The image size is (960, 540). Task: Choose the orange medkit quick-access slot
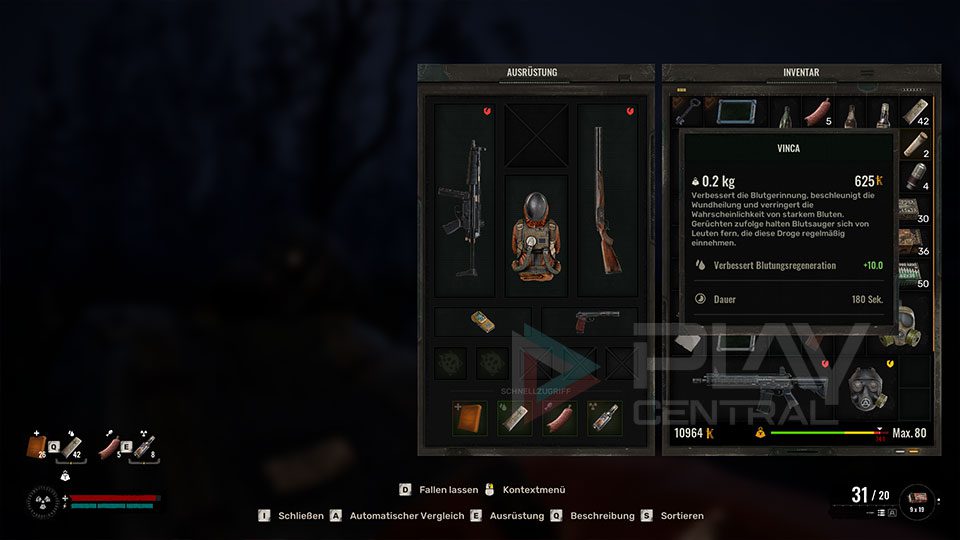[468, 418]
